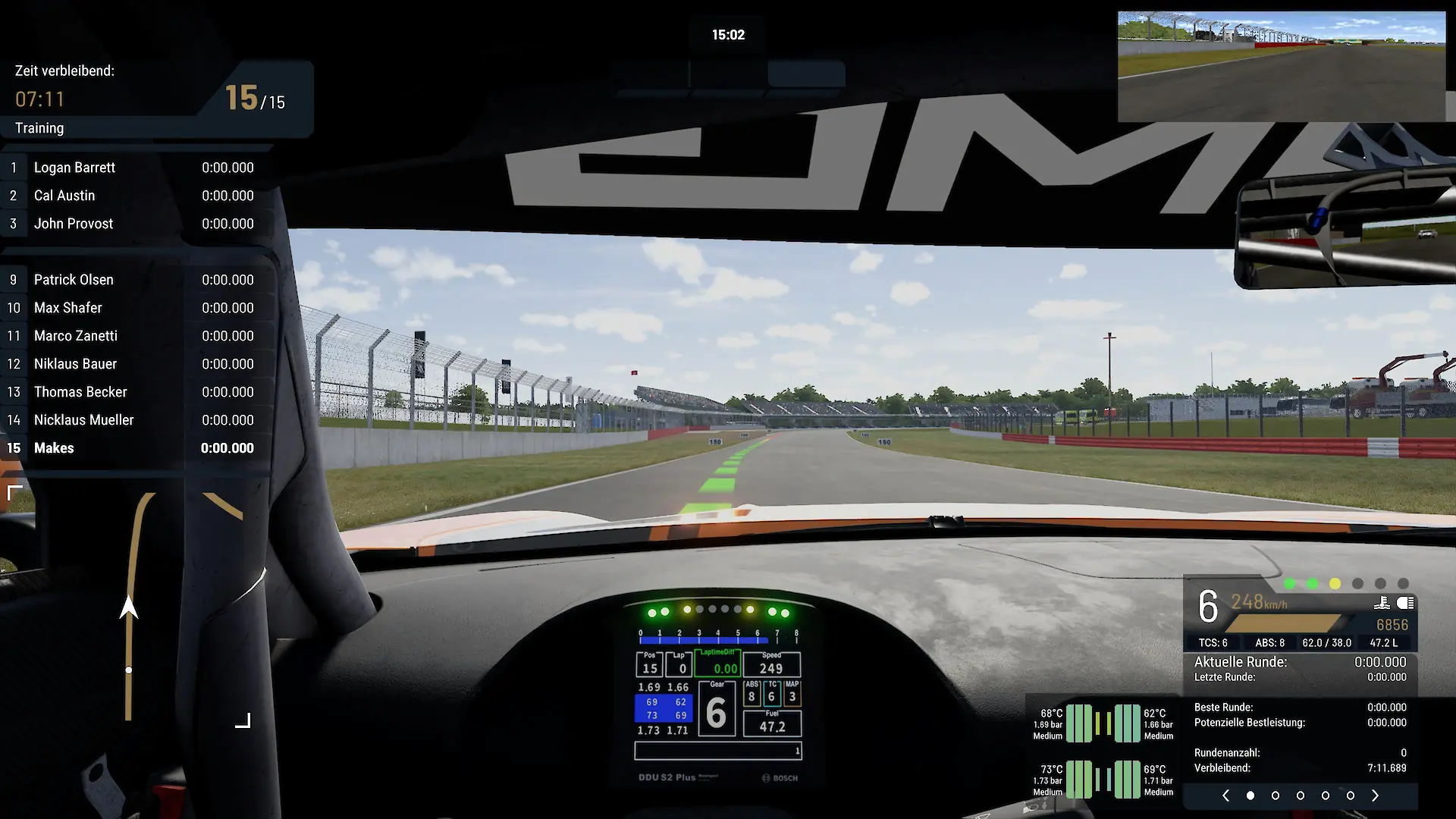The width and height of the screenshot is (1456, 819).
Task: Go to the previous HUD info page arrow
Action: point(1225,795)
